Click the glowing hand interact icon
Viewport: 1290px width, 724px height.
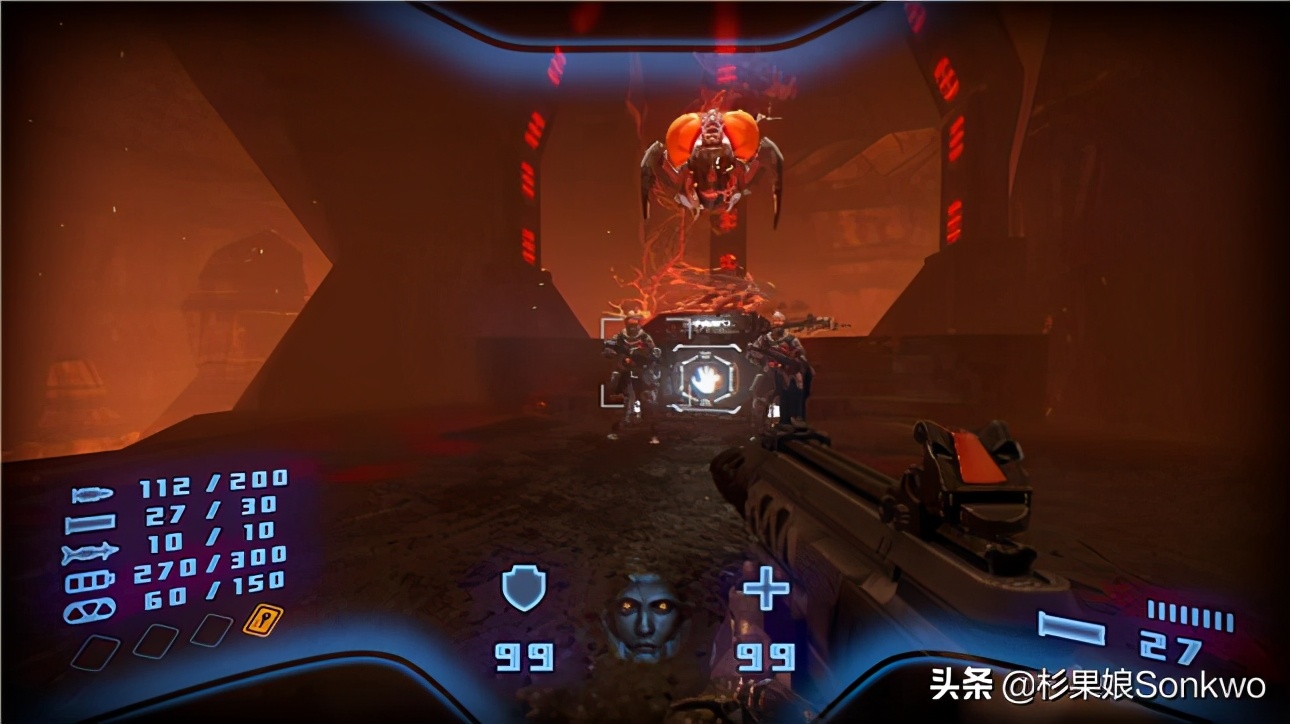click(704, 380)
